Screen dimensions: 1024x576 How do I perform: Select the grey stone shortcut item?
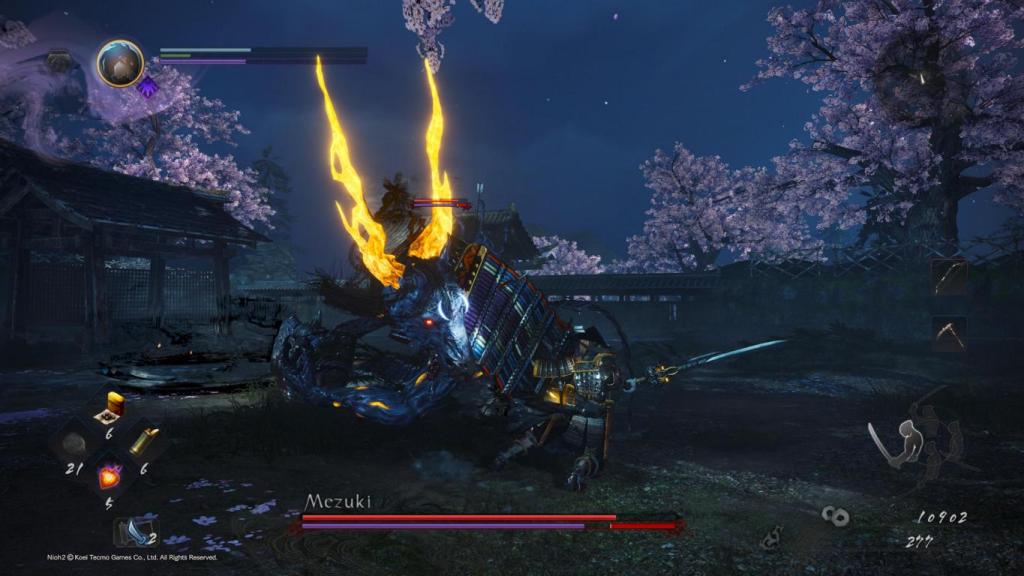(75, 442)
